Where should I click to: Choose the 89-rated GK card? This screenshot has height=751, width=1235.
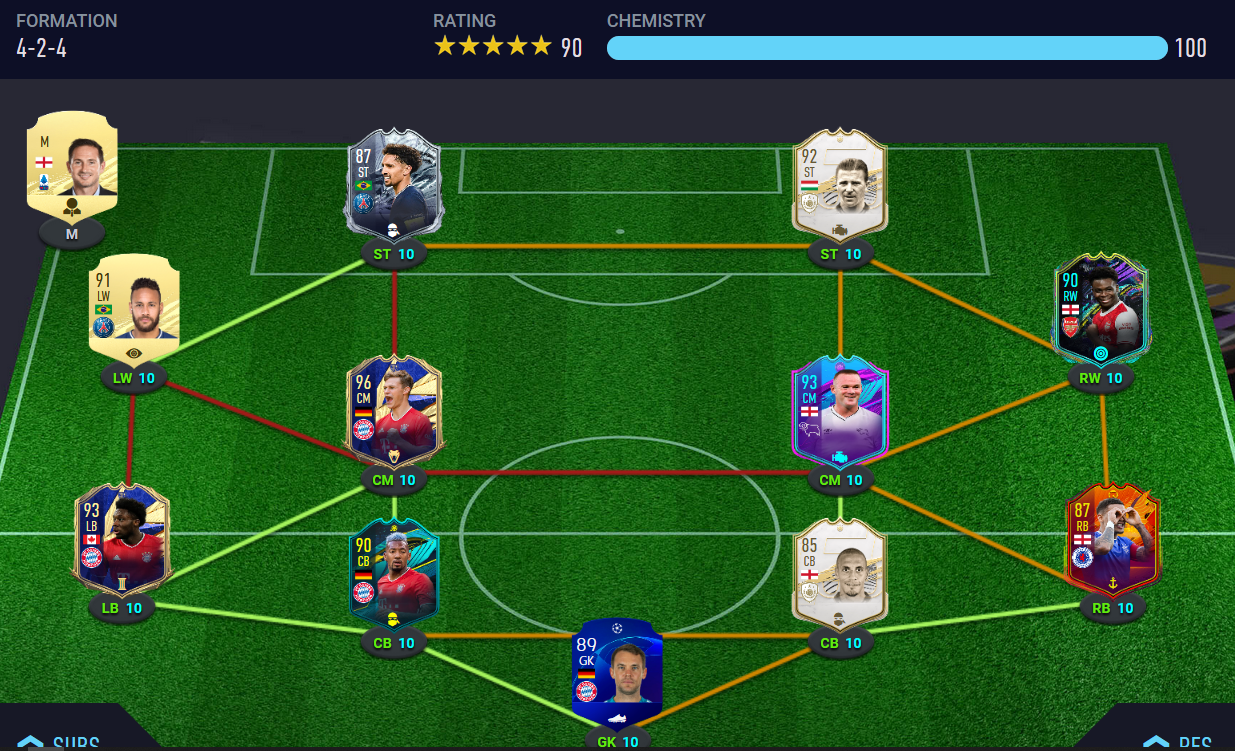point(617,672)
